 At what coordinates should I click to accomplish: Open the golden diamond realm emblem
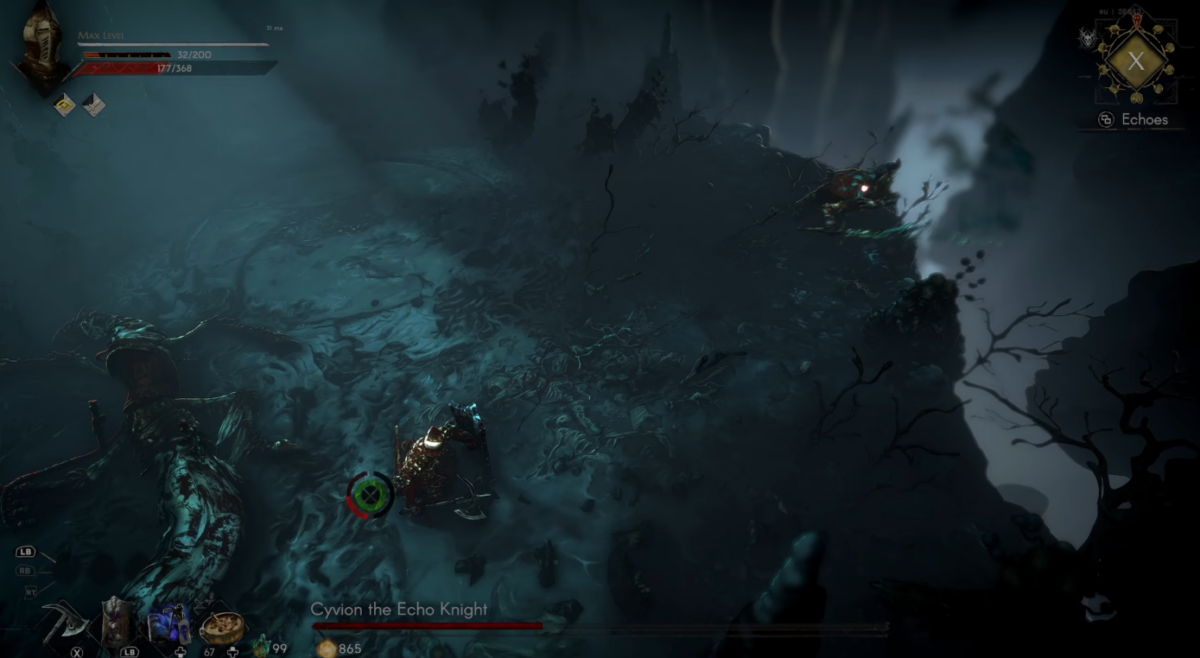[1136, 61]
